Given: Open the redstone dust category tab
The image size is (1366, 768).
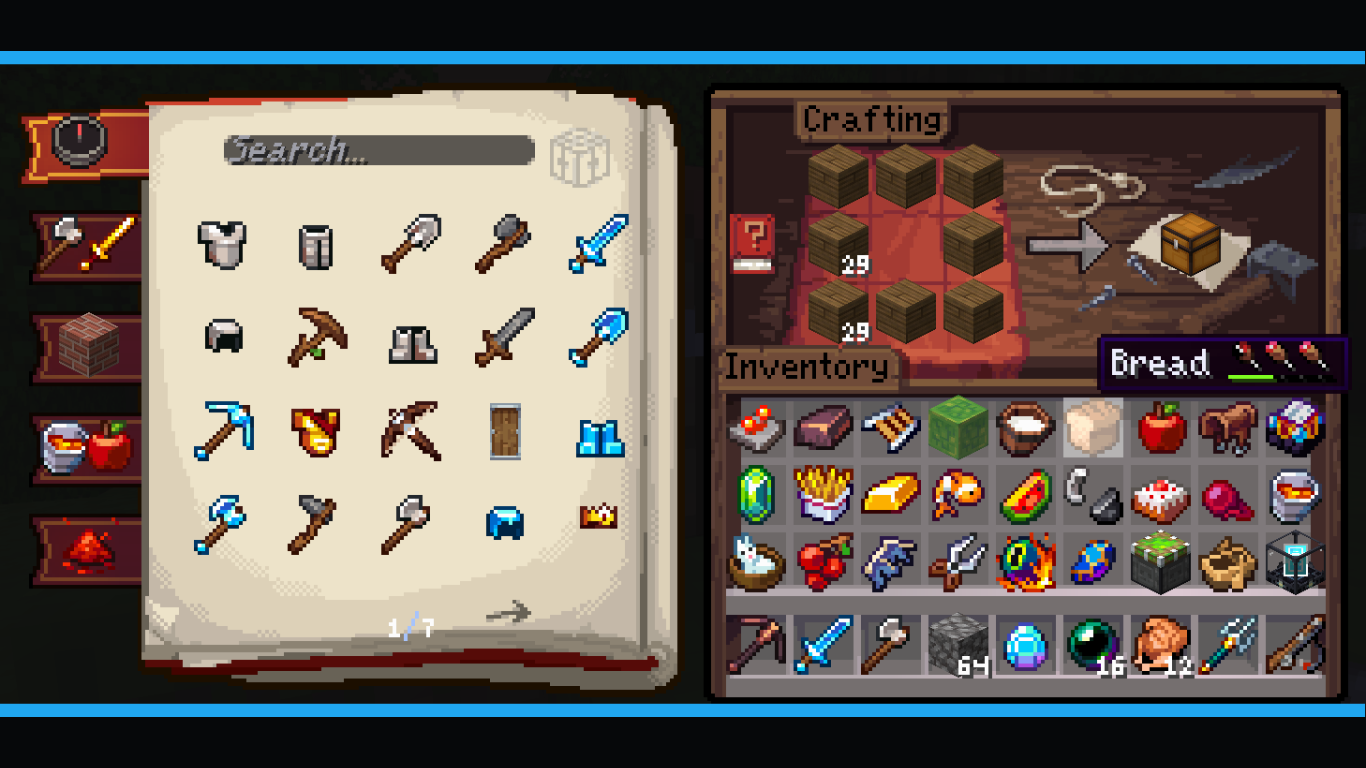Looking at the screenshot, I should pos(88,549).
